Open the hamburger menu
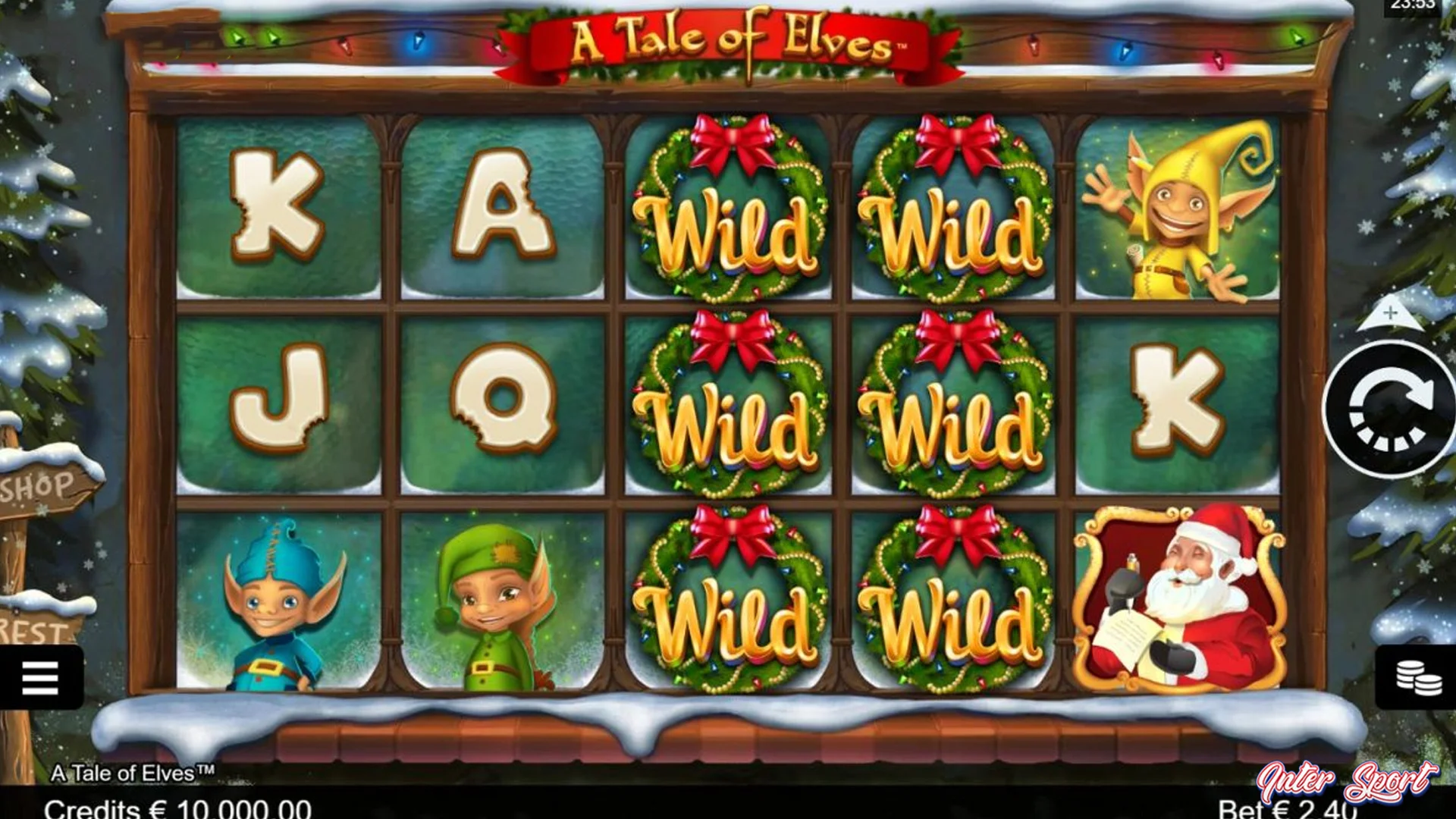1456x819 pixels. tap(42, 677)
